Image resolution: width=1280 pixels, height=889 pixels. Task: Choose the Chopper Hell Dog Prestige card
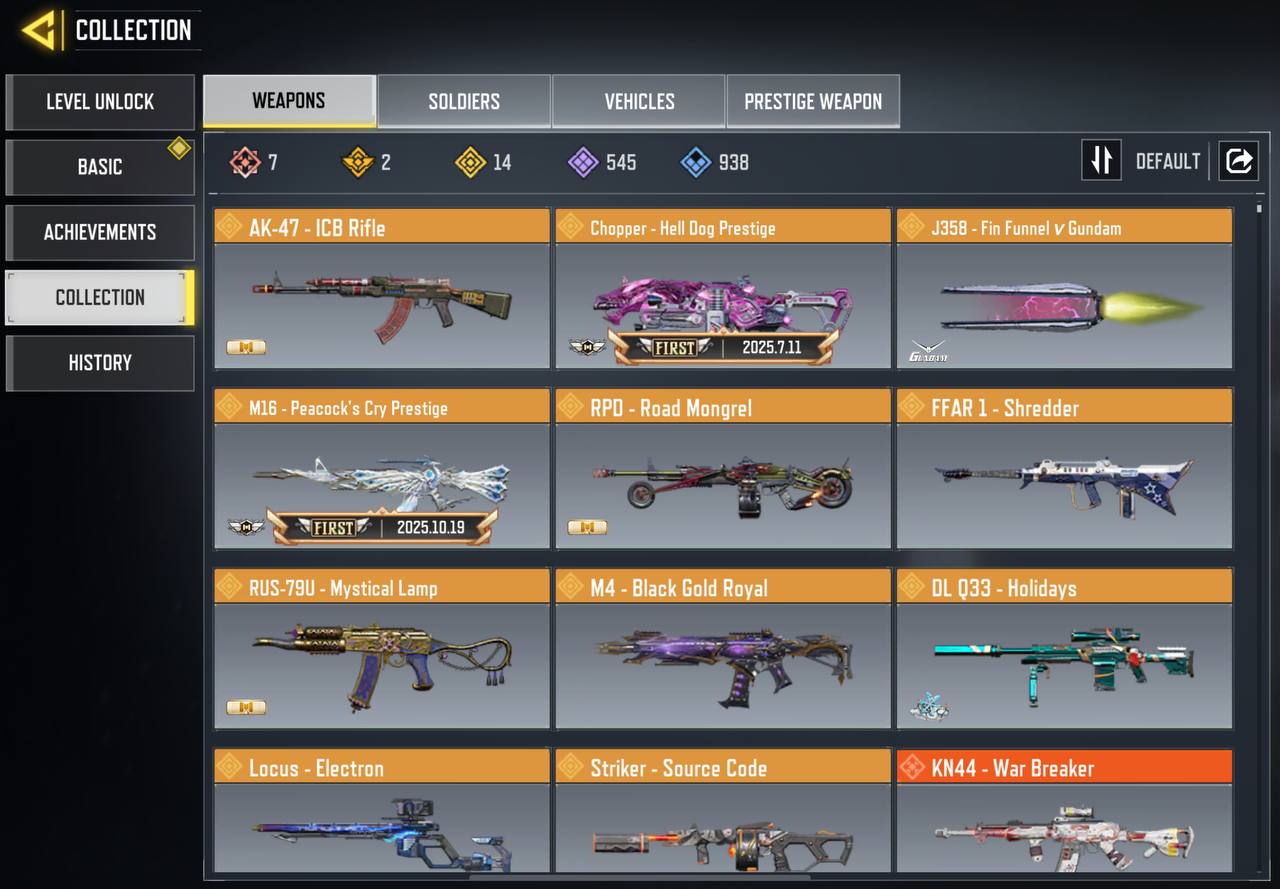pos(723,289)
